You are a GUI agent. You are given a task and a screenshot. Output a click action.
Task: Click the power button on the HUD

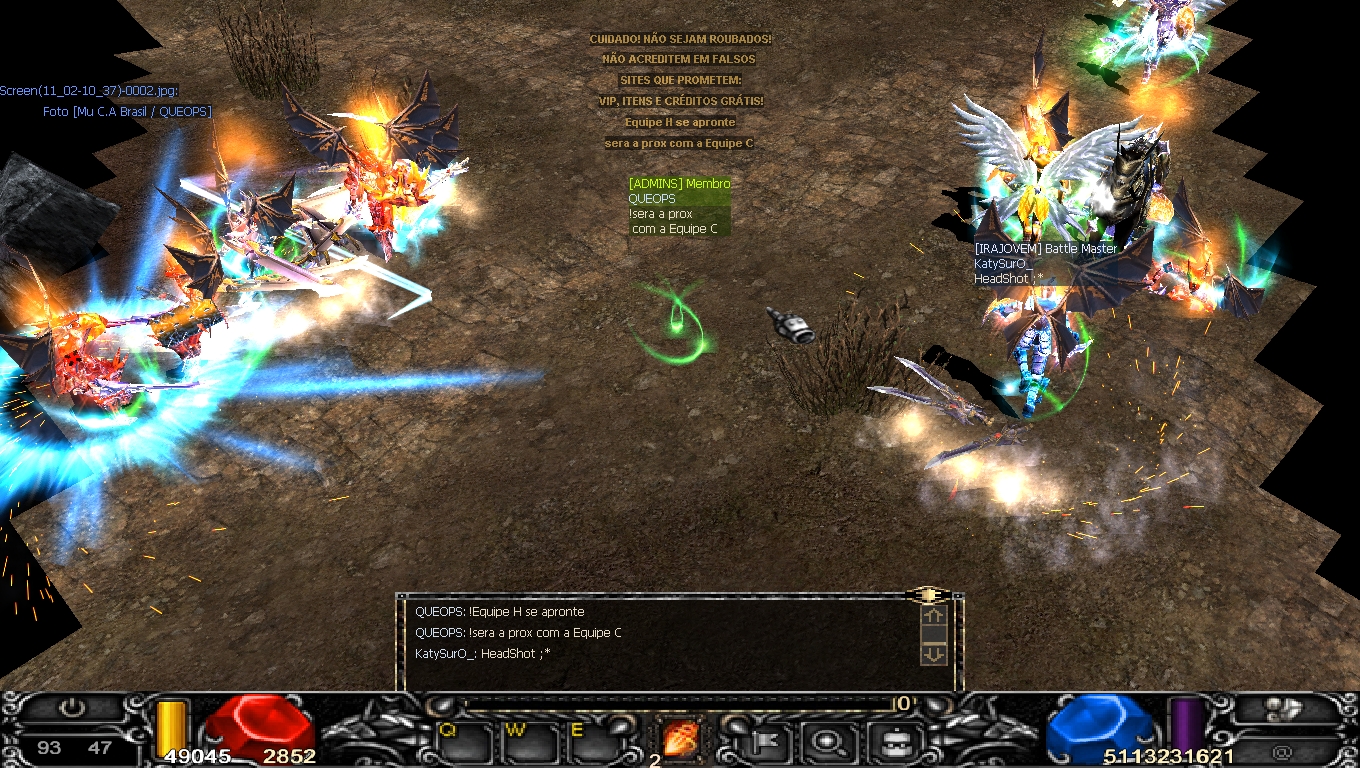click(x=72, y=708)
